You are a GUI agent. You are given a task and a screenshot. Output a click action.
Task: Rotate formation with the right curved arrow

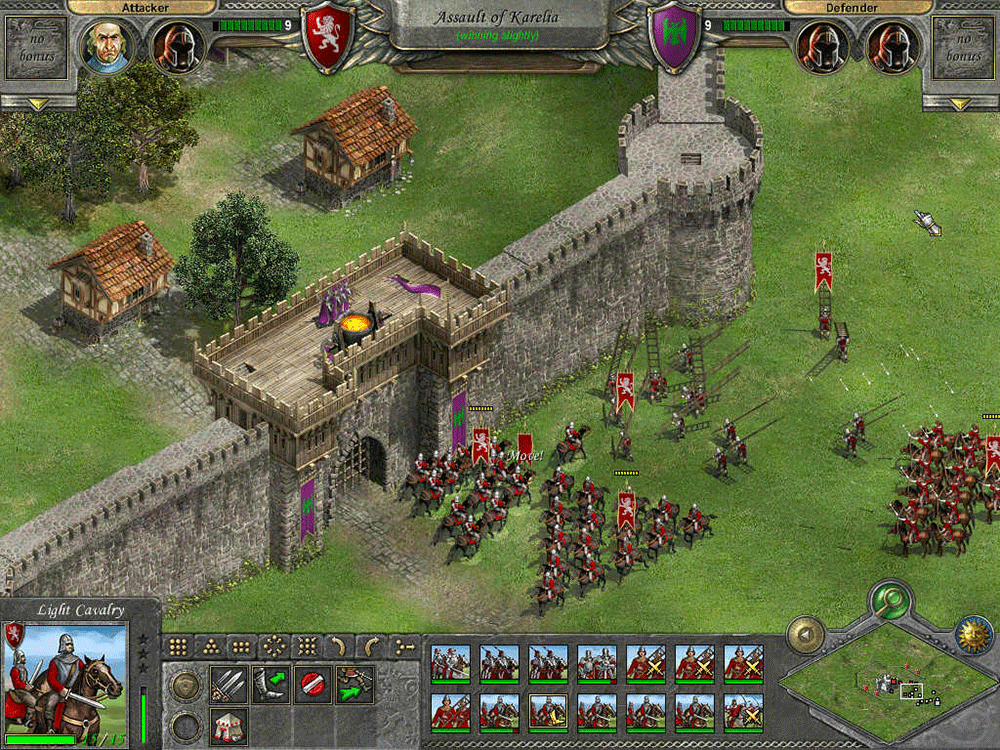point(371,646)
